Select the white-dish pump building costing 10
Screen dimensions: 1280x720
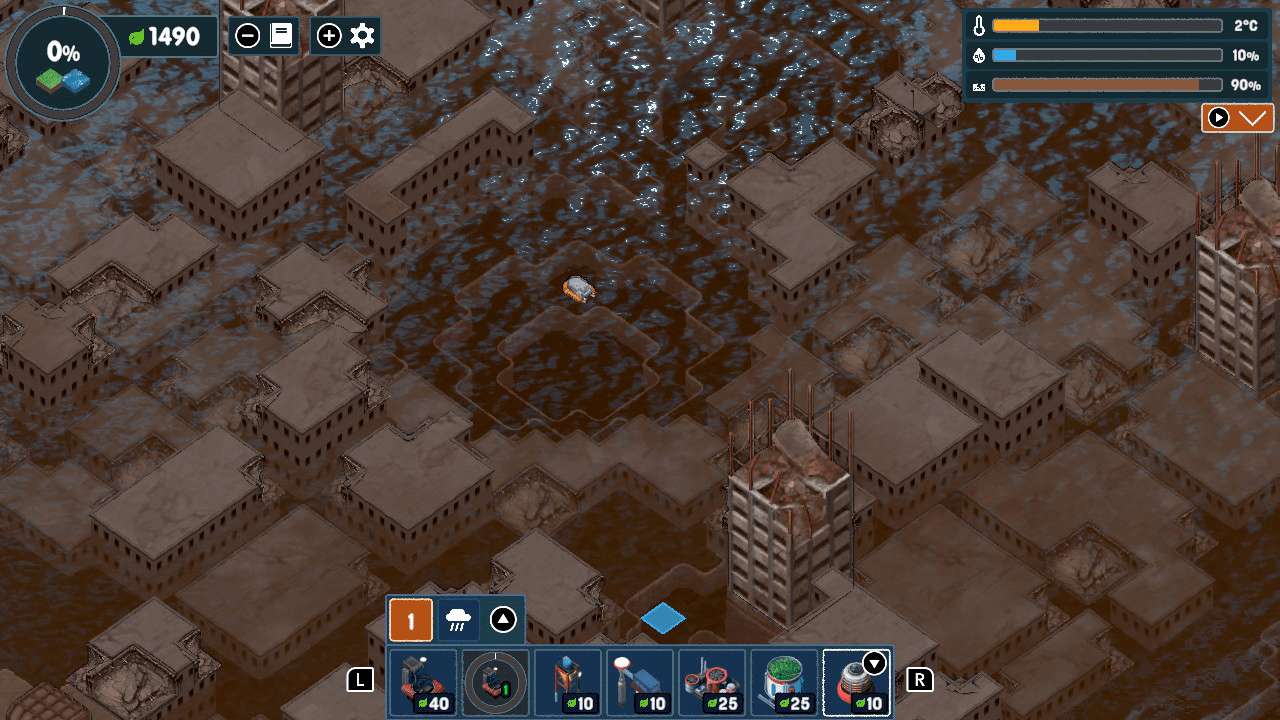(640, 683)
